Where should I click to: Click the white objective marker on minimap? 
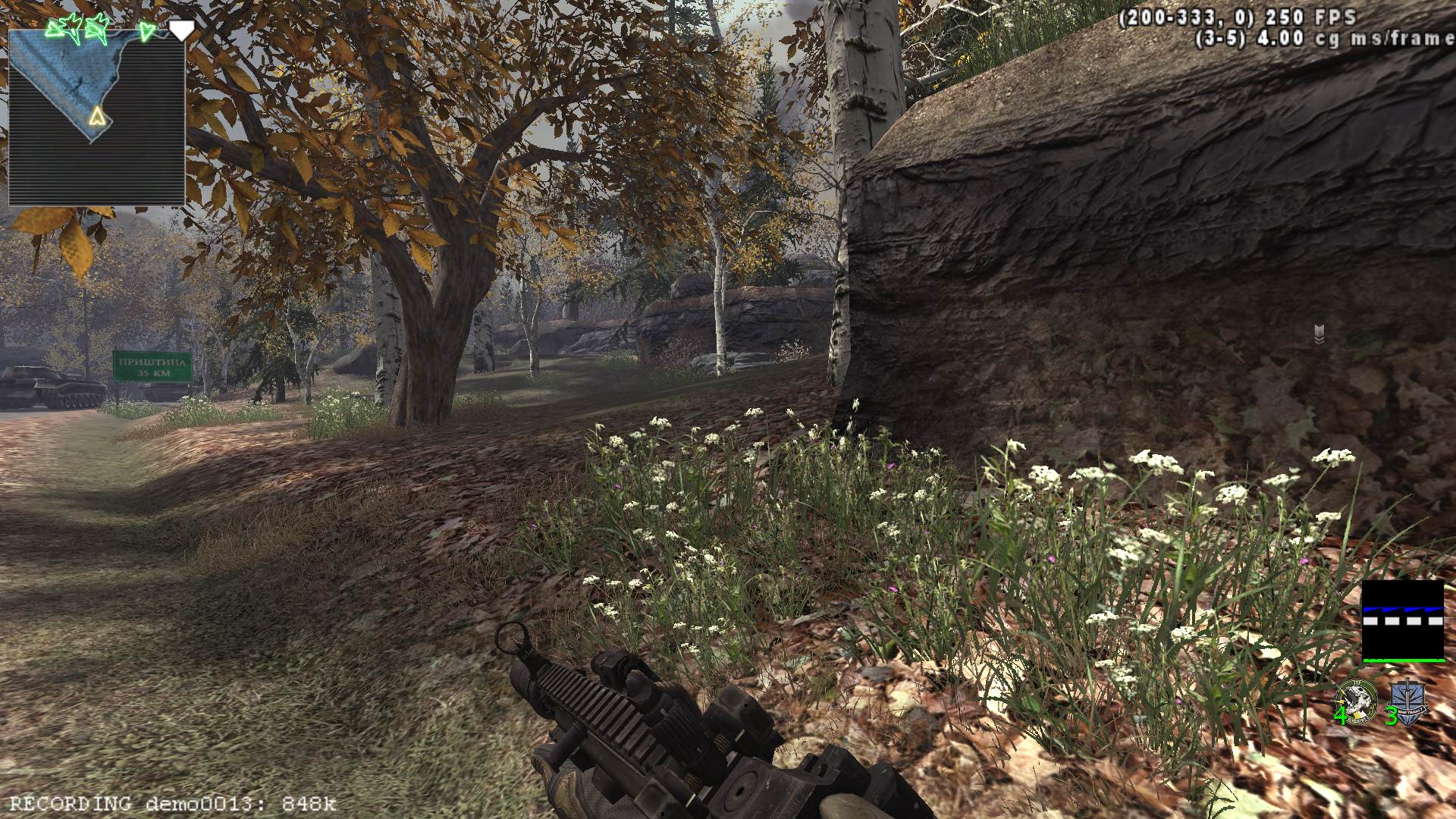point(180,30)
